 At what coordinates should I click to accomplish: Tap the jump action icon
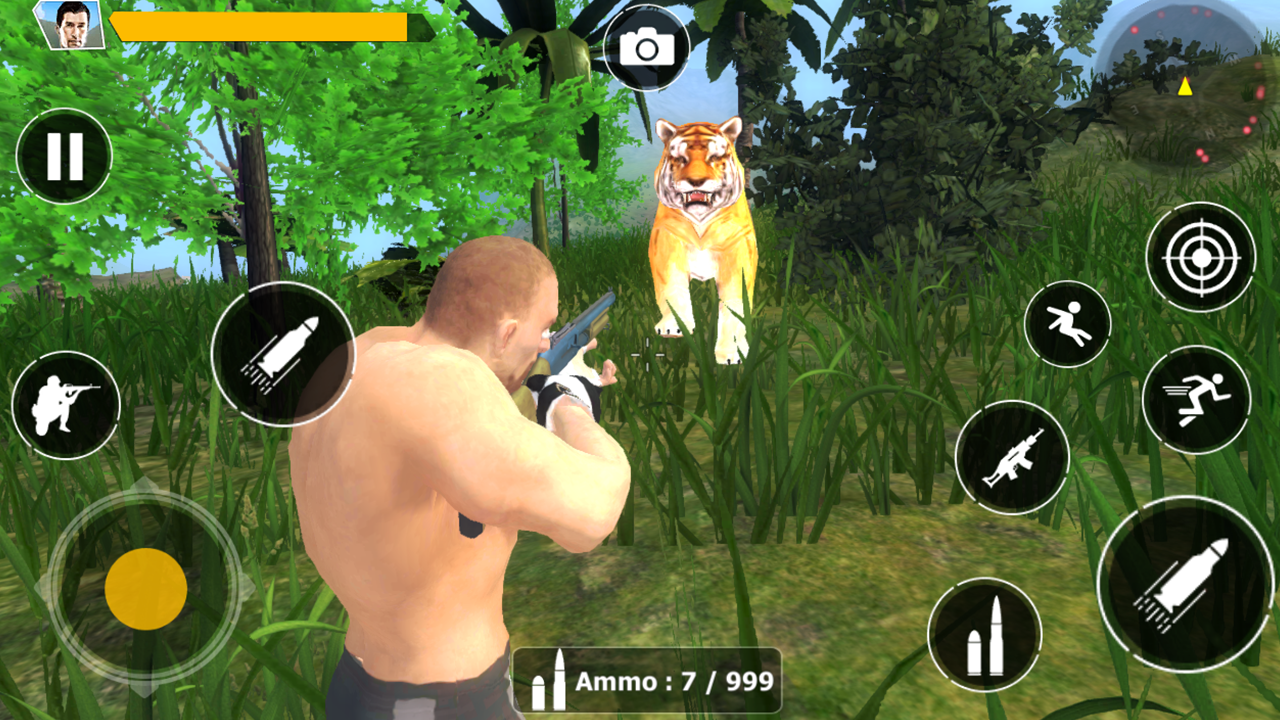1068,325
